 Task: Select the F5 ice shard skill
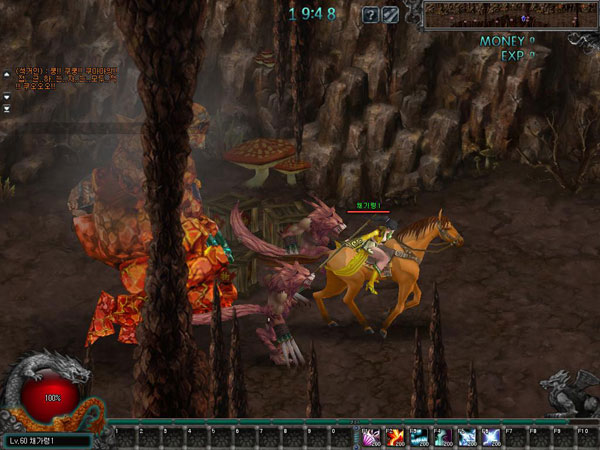[x=466, y=436]
